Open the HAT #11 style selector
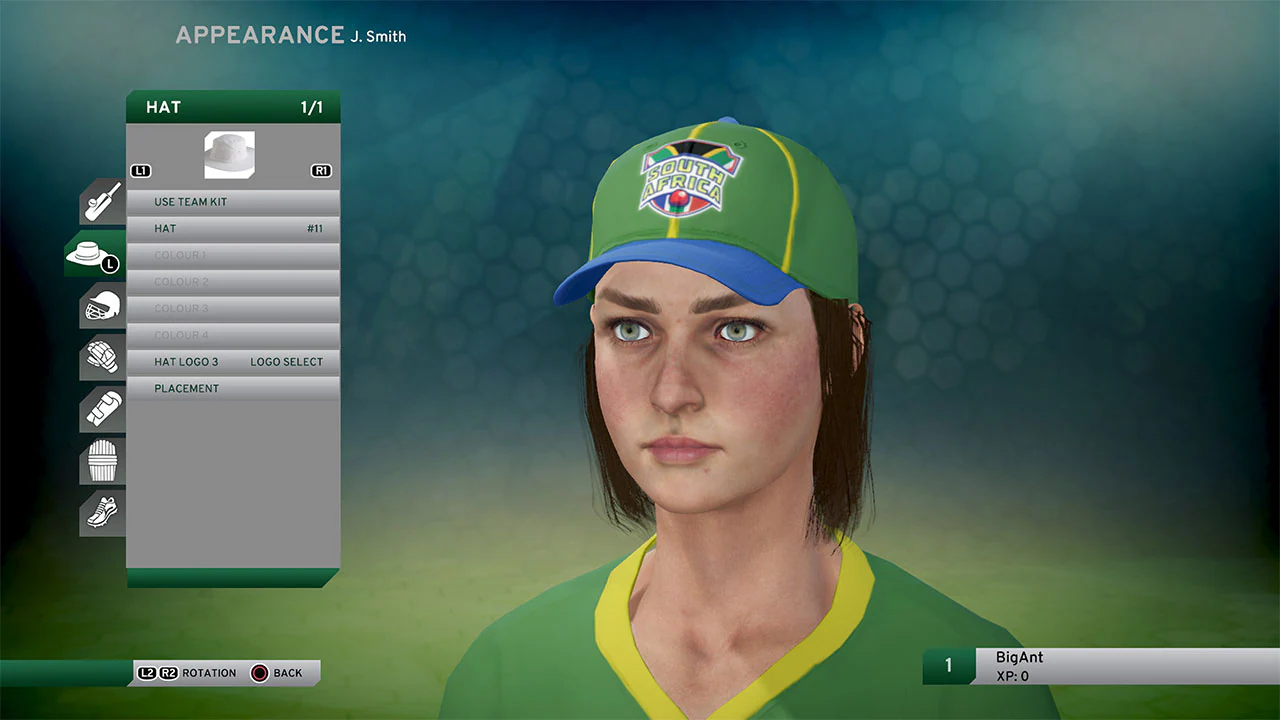Screen dimensions: 1280x720 pos(232,228)
